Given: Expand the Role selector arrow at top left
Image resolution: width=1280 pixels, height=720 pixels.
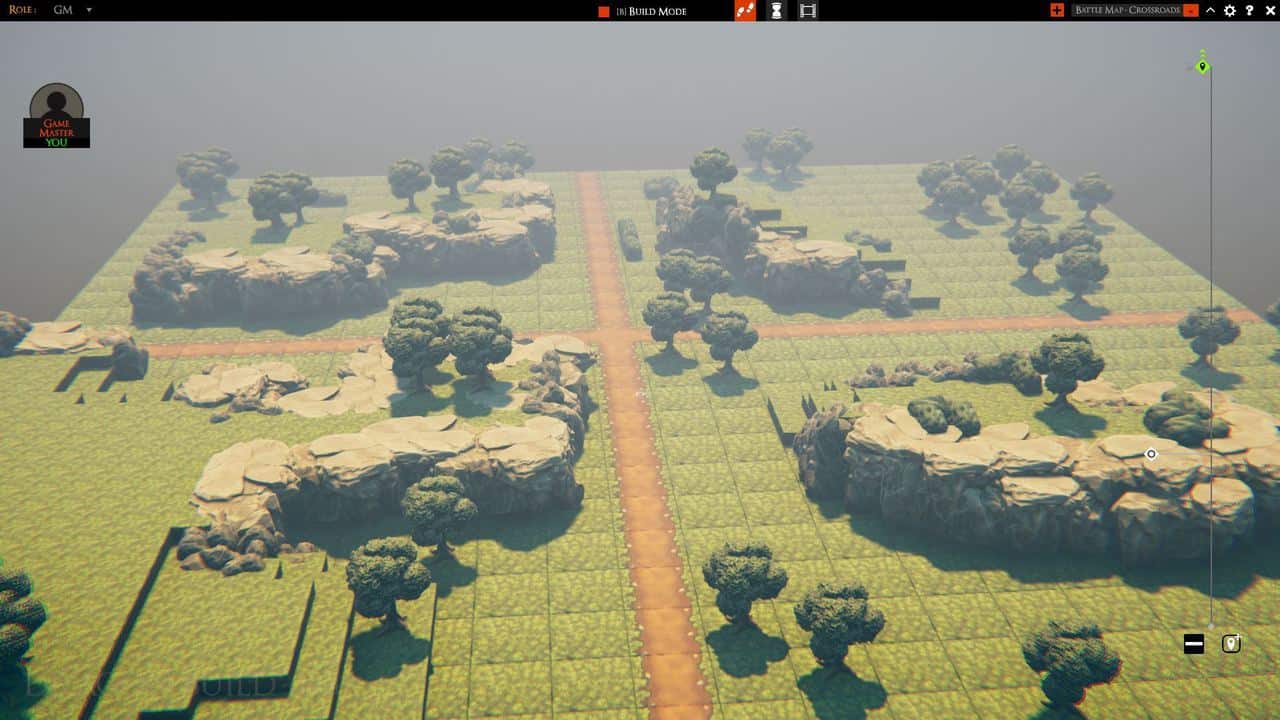Looking at the screenshot, I should coord(88,11).
